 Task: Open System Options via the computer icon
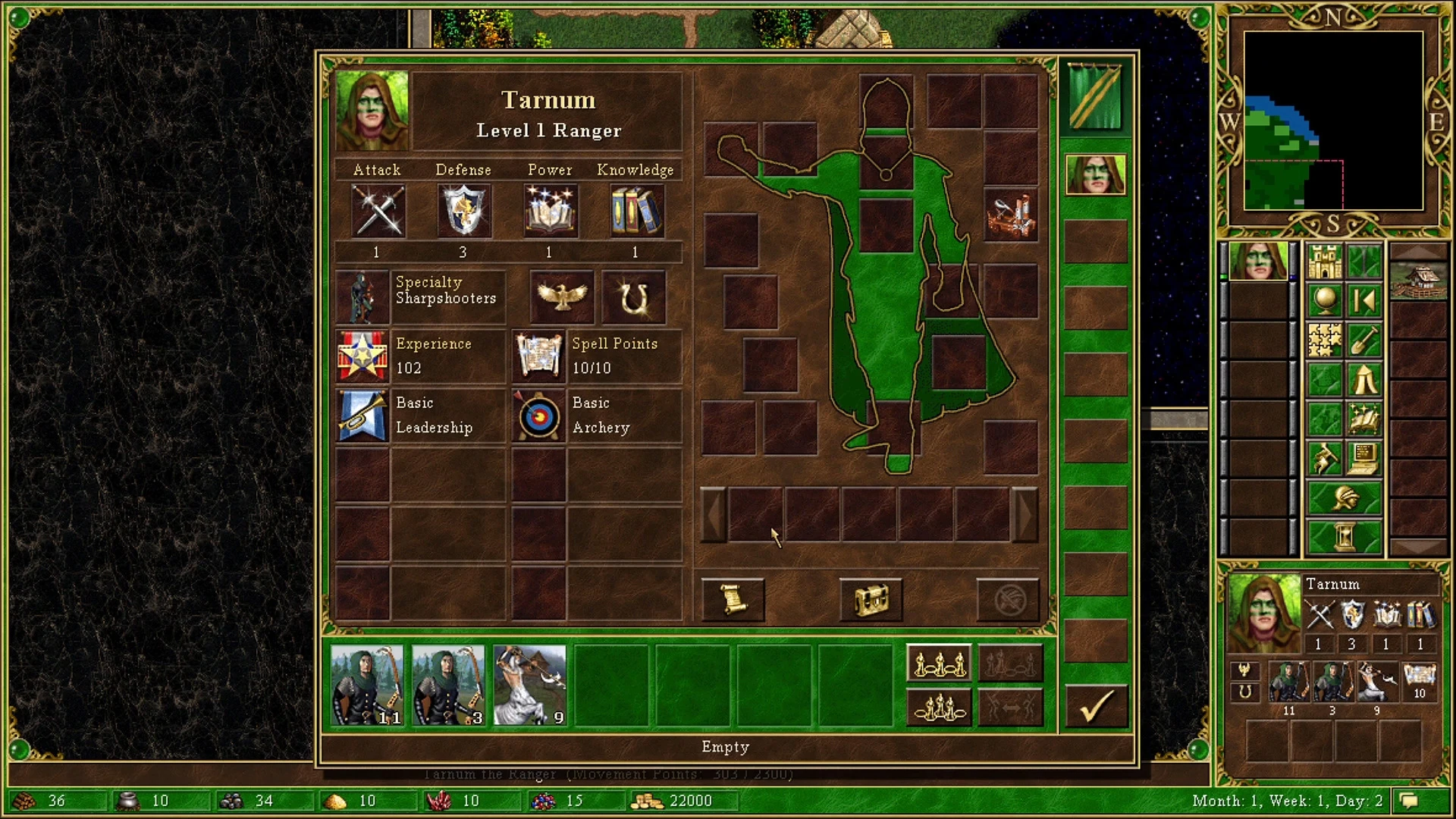[1365, 457]
